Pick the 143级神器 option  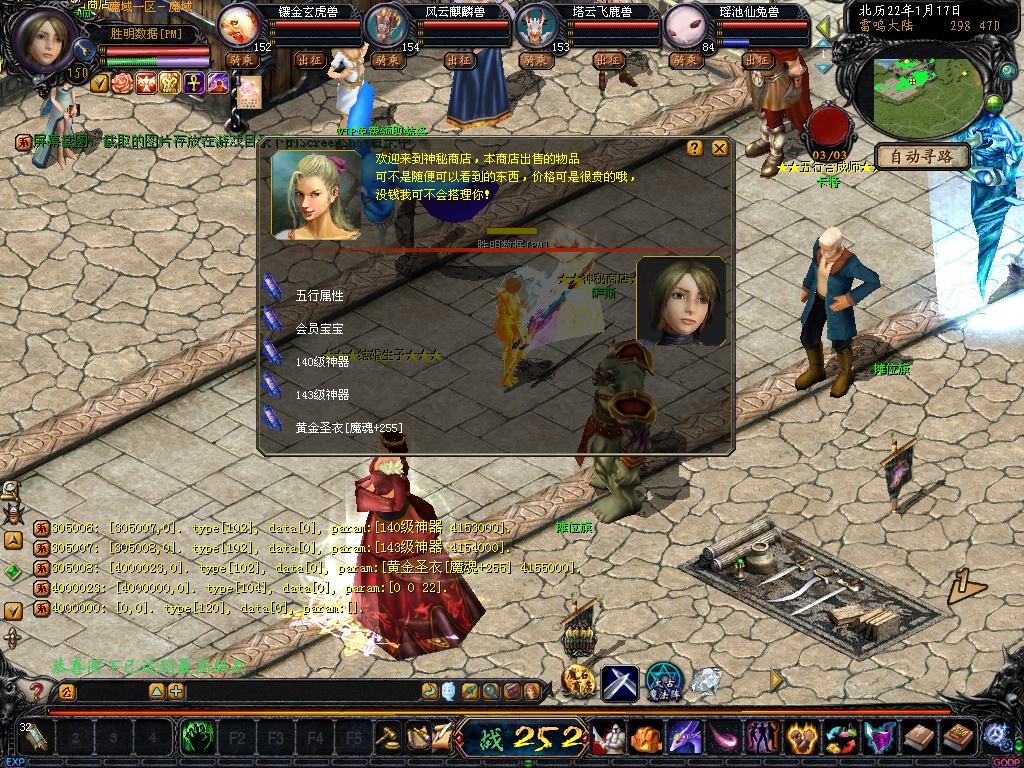tap(322, 394)
